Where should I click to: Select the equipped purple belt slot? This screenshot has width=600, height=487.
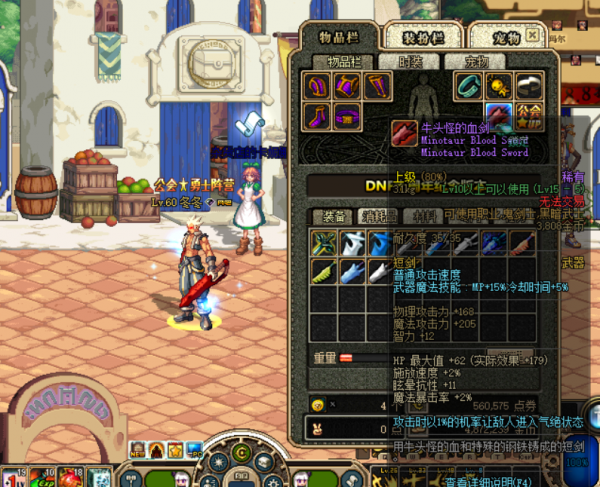[x=347, y=113]
